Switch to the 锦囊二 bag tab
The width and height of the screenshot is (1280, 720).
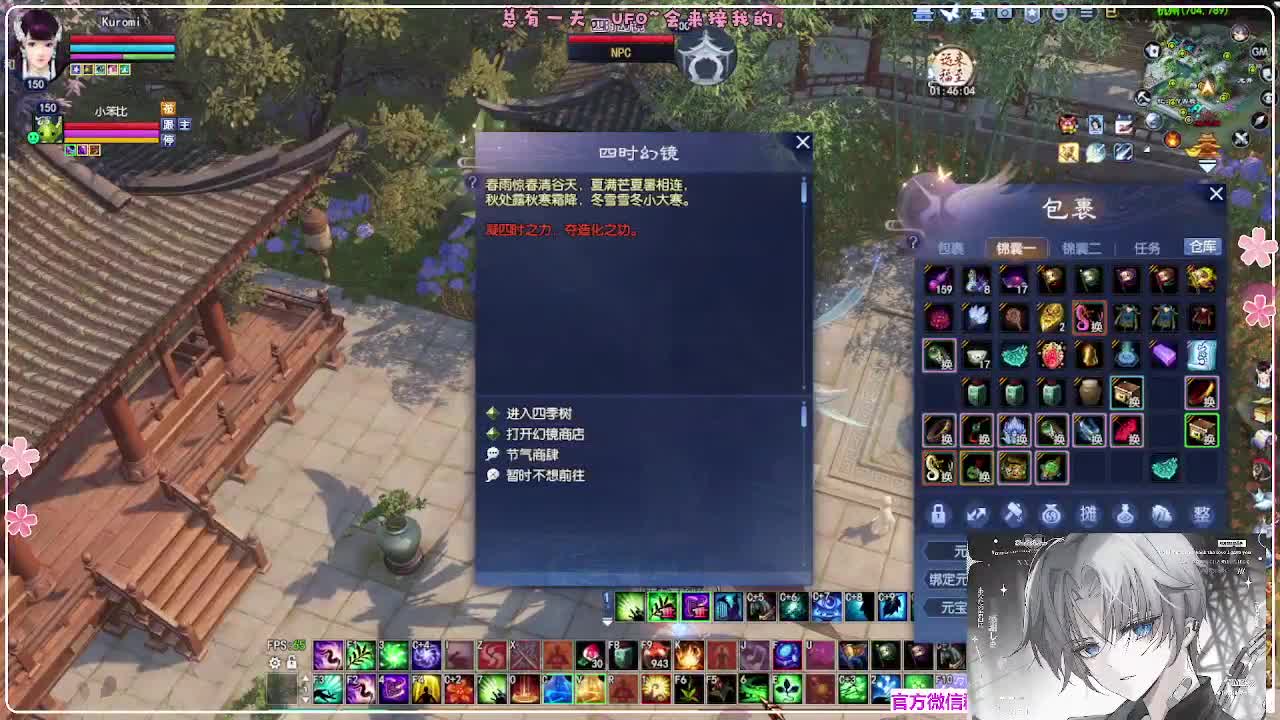[1084, 247]
